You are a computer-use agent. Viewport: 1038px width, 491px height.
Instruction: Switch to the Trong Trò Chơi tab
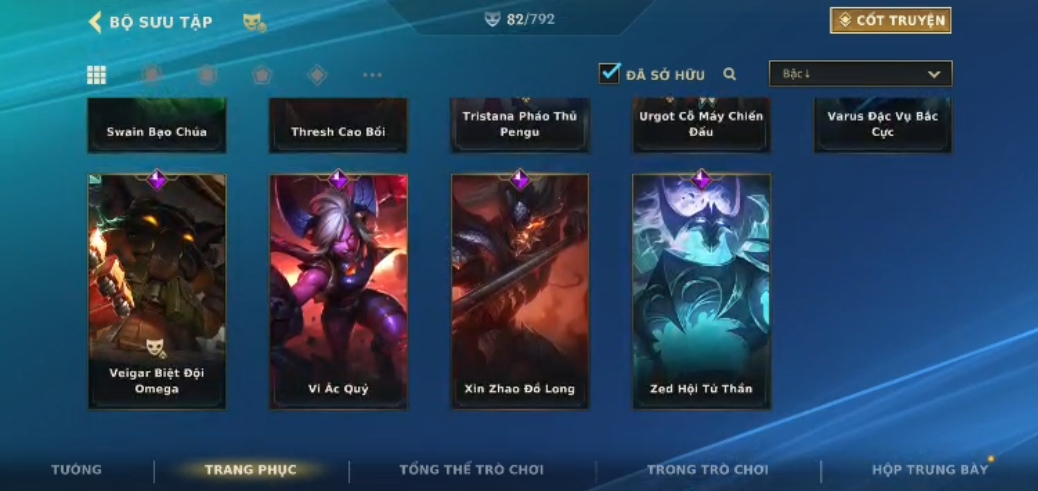click(x=707, y=470)
